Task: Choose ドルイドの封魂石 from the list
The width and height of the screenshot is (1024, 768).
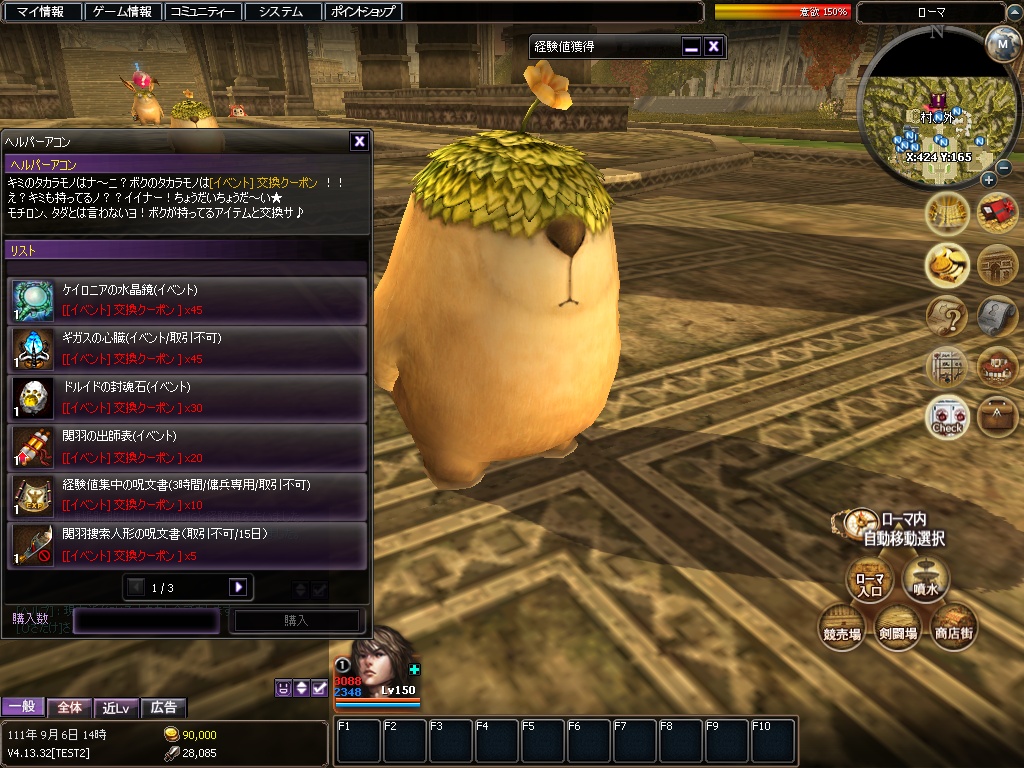Action: [x=187, y=397]
